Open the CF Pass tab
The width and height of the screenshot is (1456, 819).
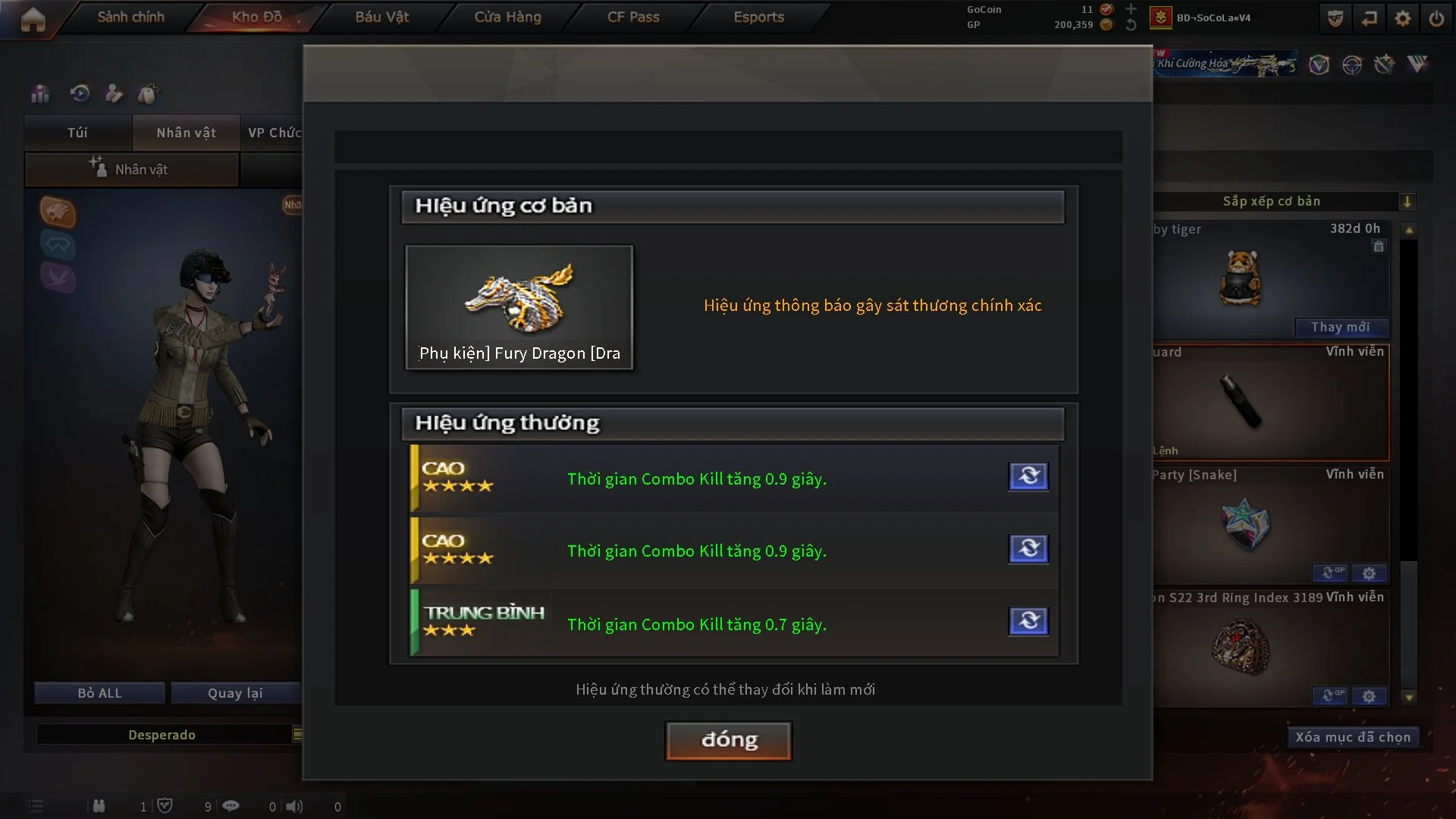click(633, 17)
